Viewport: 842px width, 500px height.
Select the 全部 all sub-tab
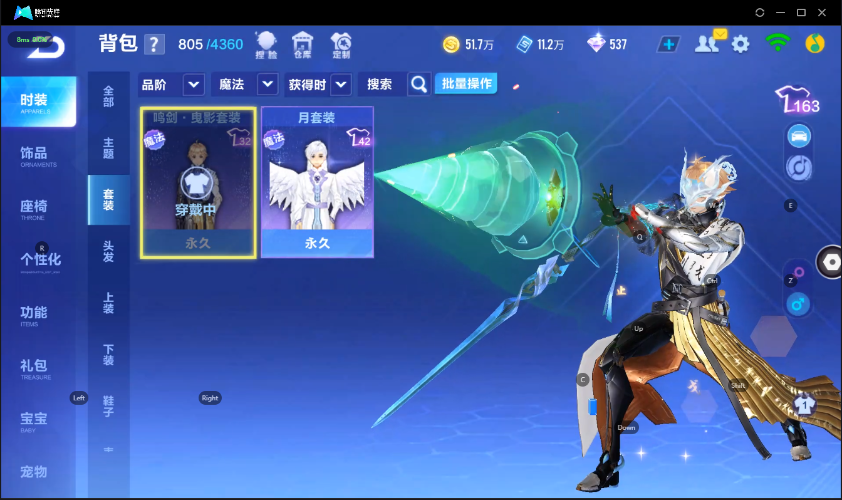(108, 97)
